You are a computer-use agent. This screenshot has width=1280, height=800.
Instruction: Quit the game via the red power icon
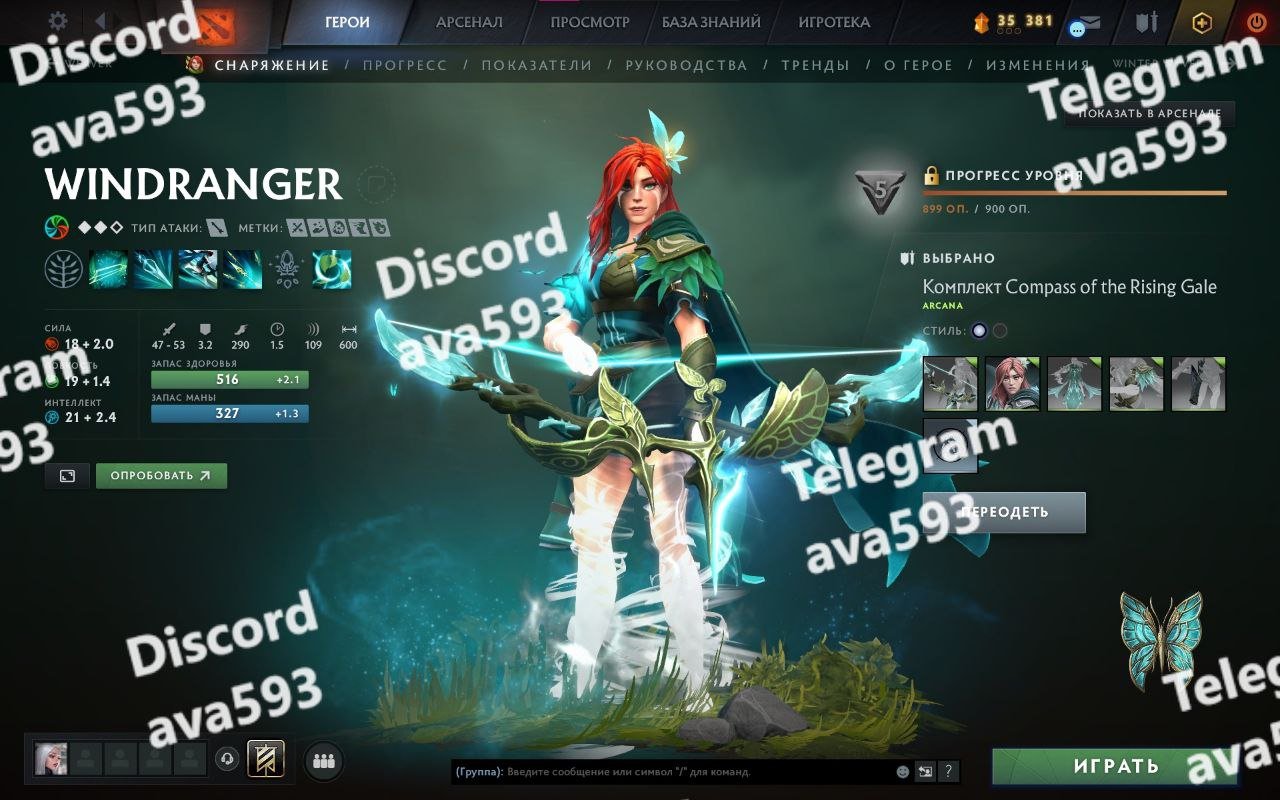1256,22
